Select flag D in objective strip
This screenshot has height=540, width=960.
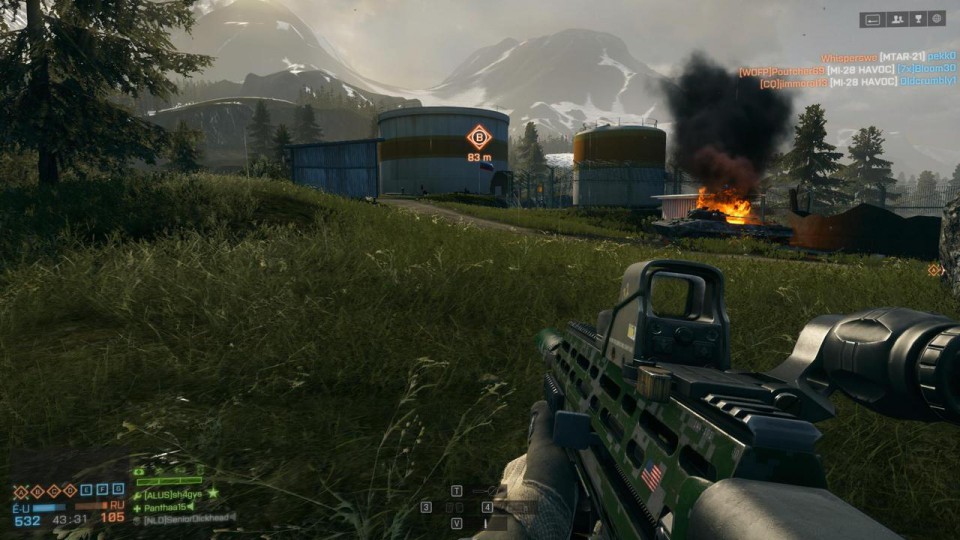(69, 490)
